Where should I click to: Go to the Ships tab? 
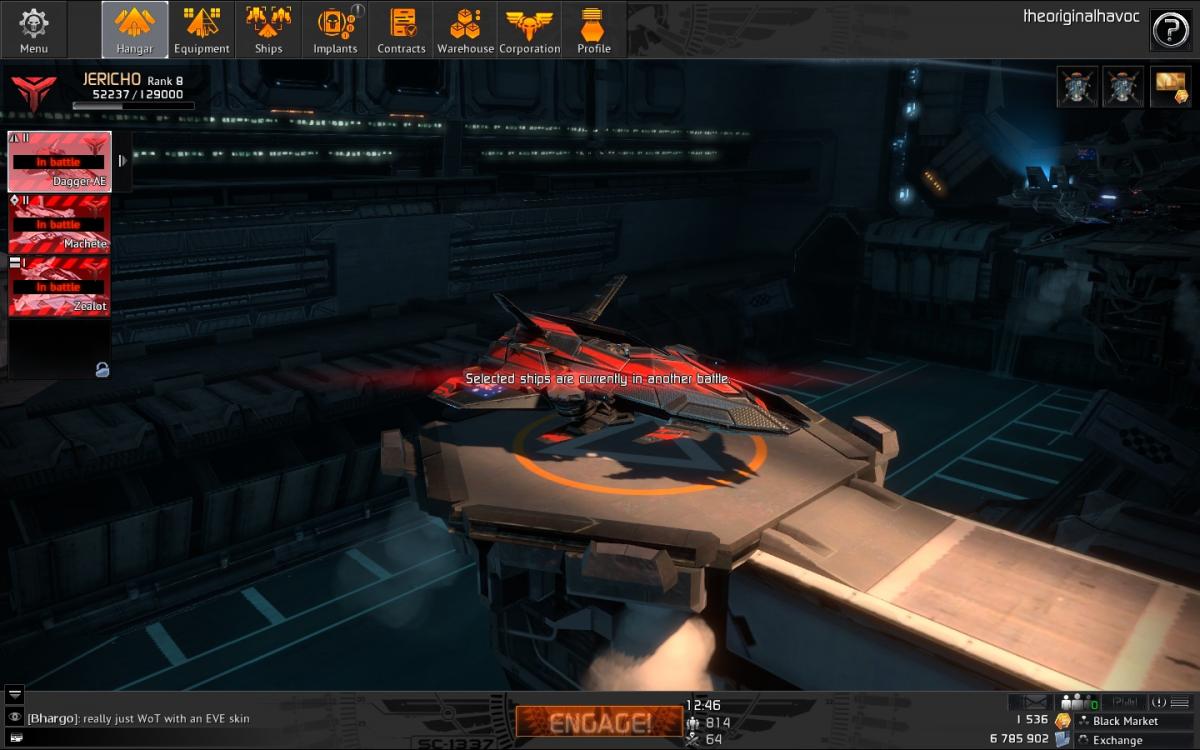click(x=268, y=30)
